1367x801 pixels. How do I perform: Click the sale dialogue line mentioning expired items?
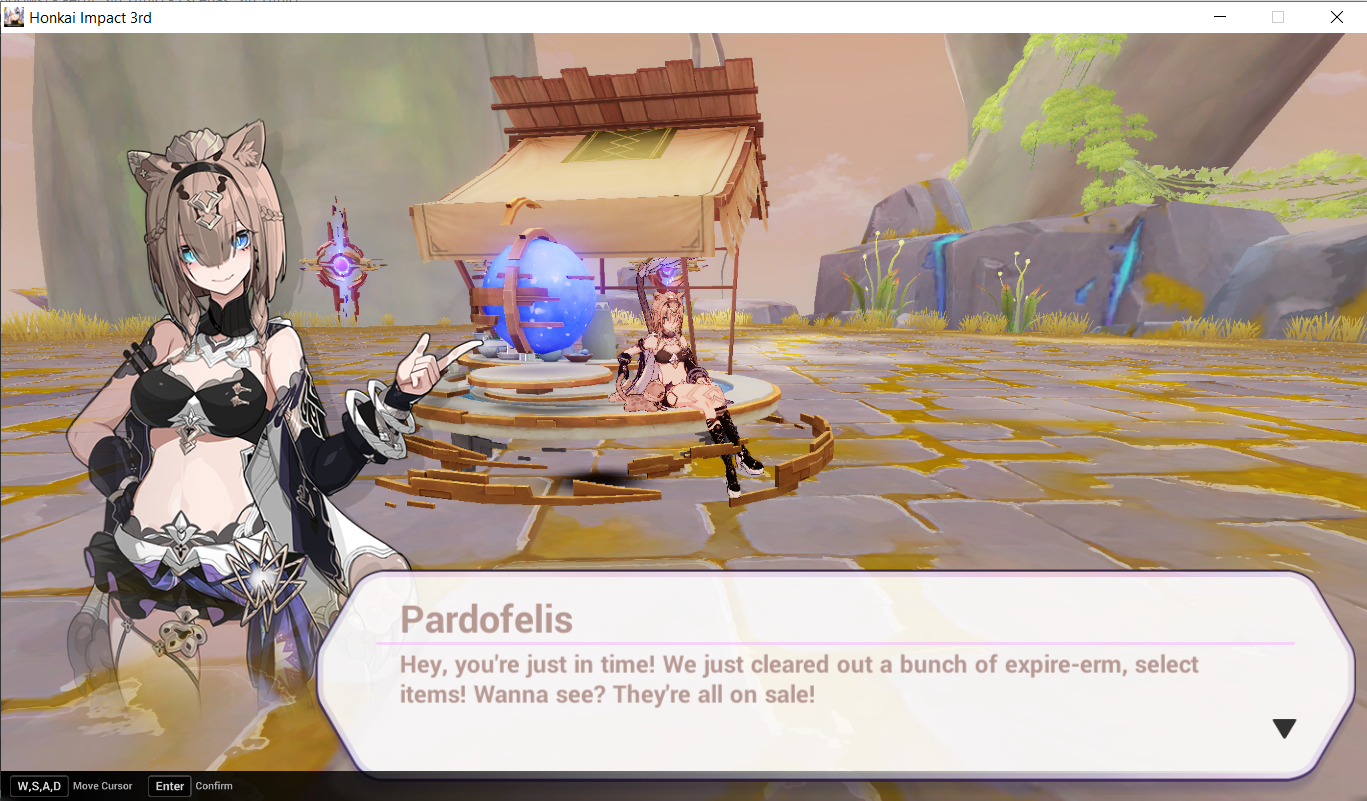point(800,665)
